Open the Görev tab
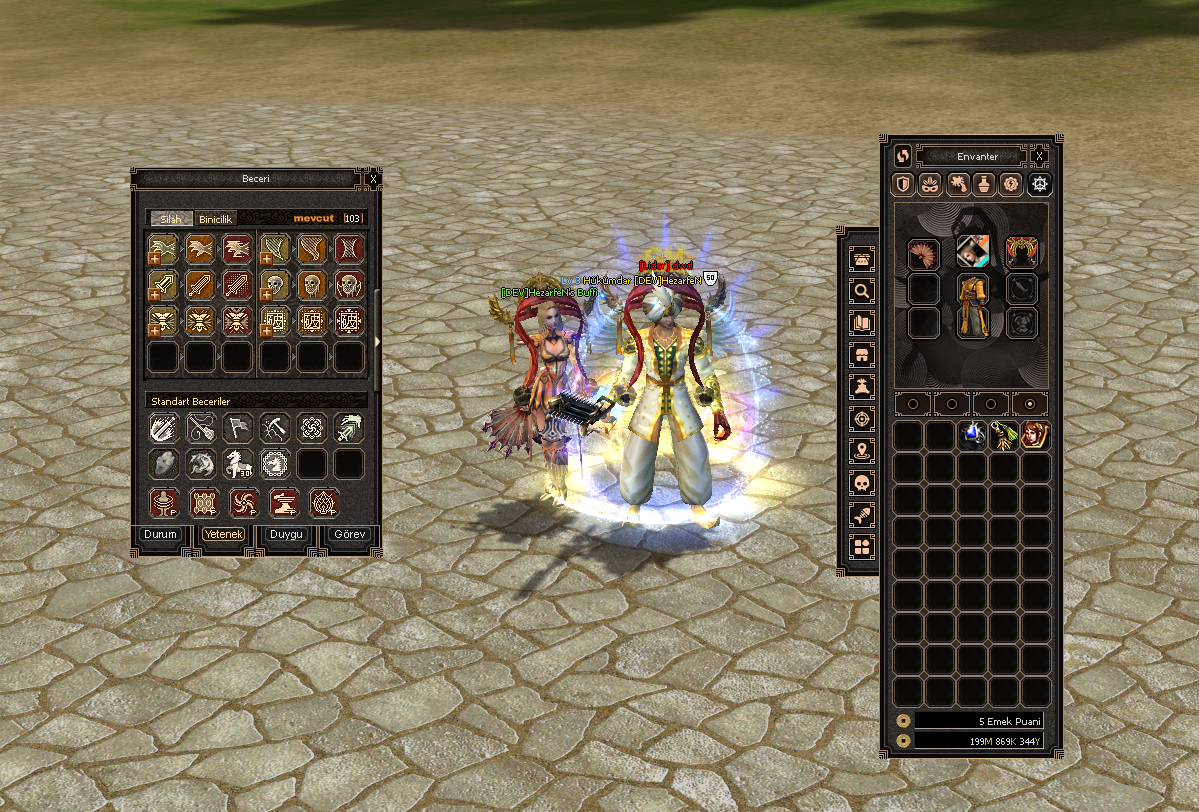Screen dimensions: 1199x812 click(x=349, y=534)
